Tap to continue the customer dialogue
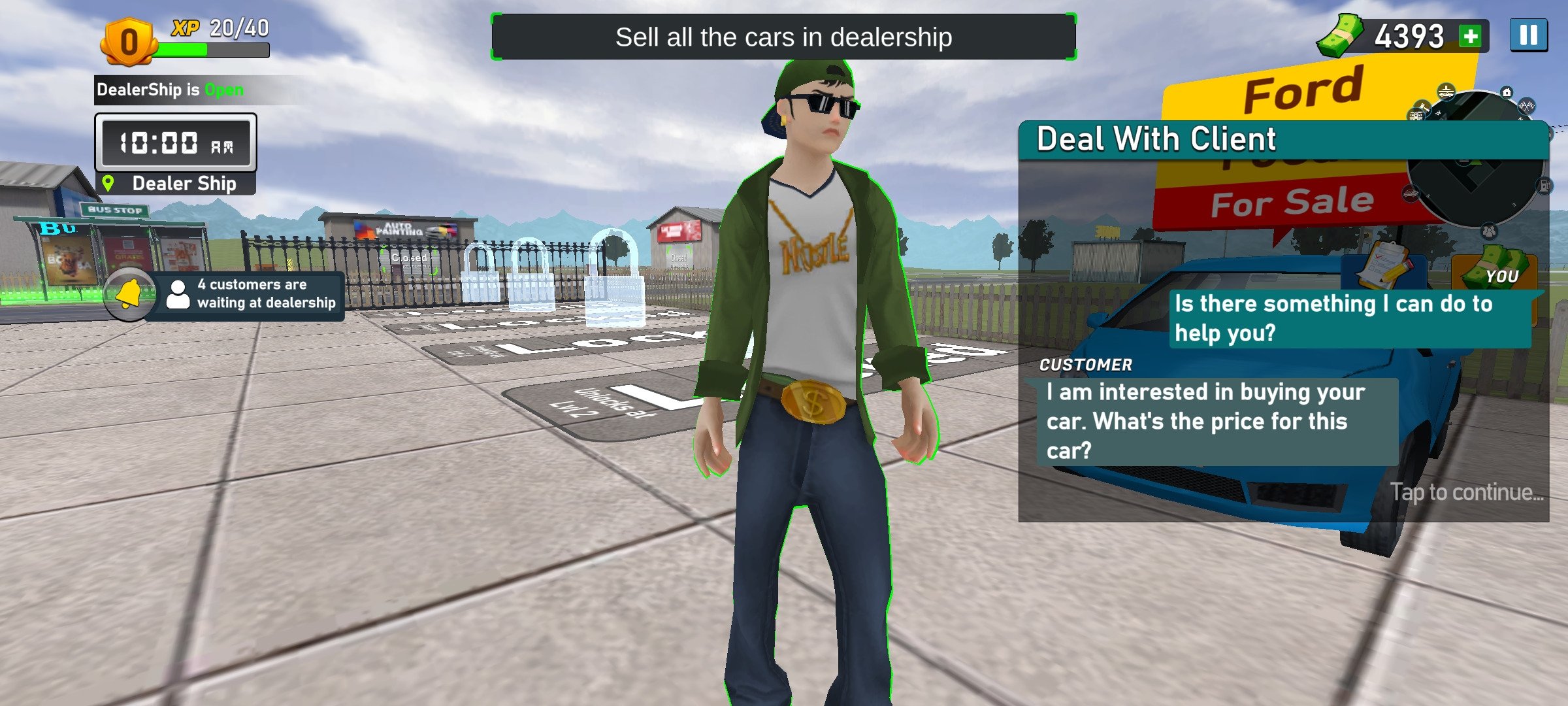Image resolution: width=1568 pixels, height=706 pixels. 1466,492
